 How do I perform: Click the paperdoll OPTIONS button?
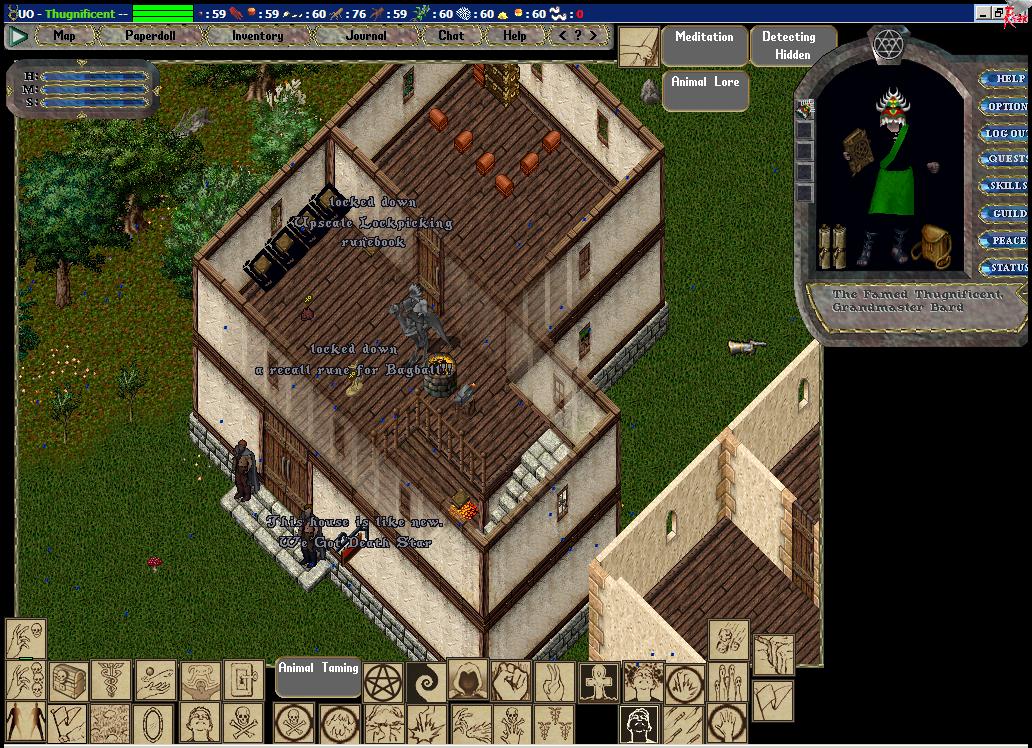click(1005, 106)
